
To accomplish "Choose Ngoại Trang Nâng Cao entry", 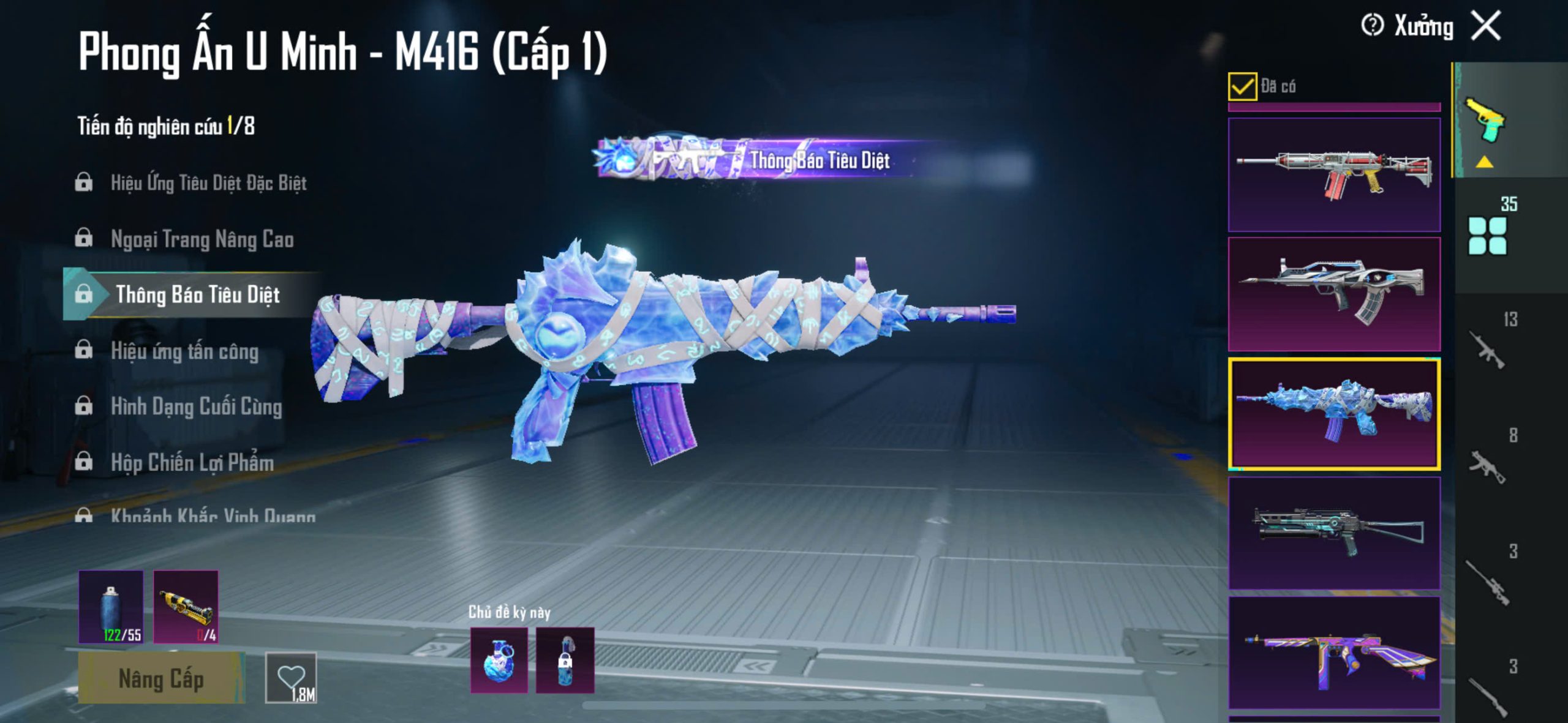I will [202, 239].
